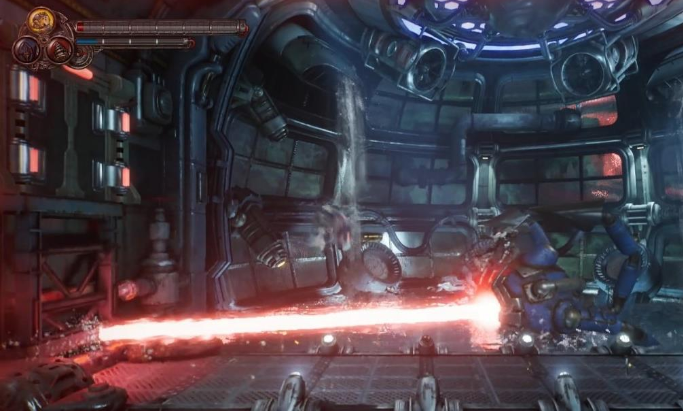Viewport: 683px width, 413px height.
Task: Select the golden character portrait icon
Action: coord(41,20)
